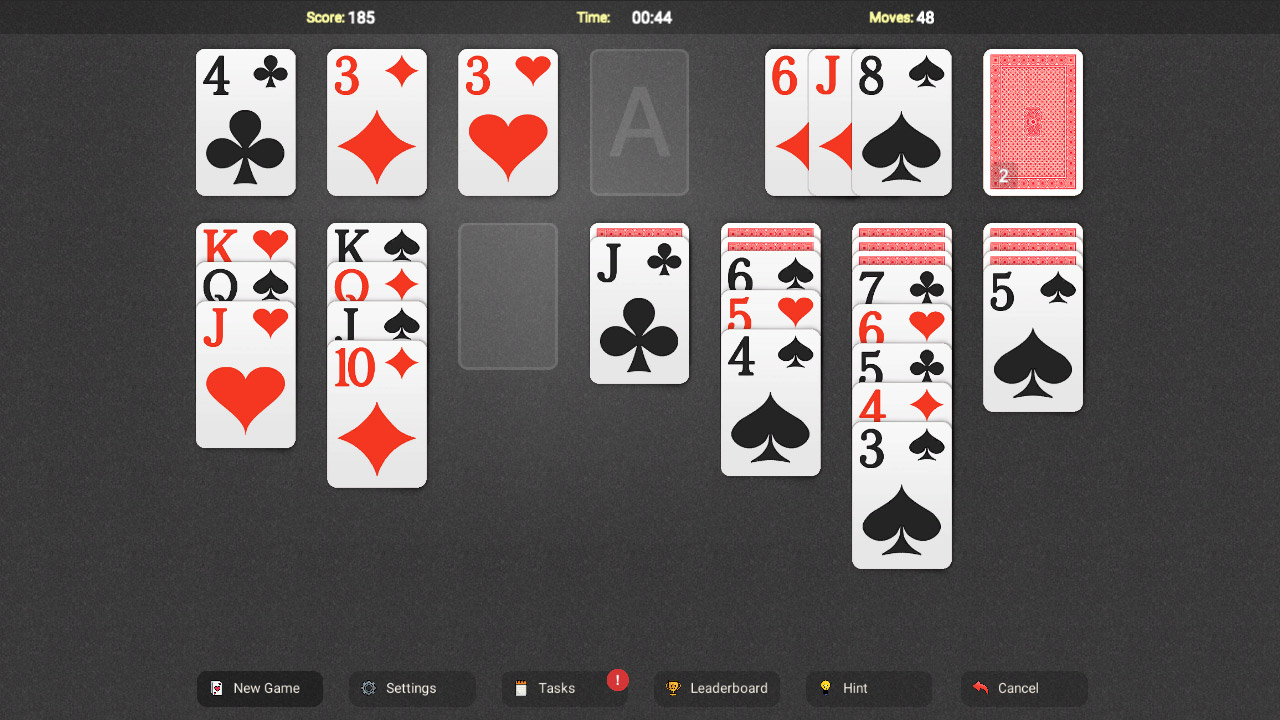Click the Tasks notepad icon
Image resolution: width=1280 pixels, height=720 pixels.
pos(521,688)
